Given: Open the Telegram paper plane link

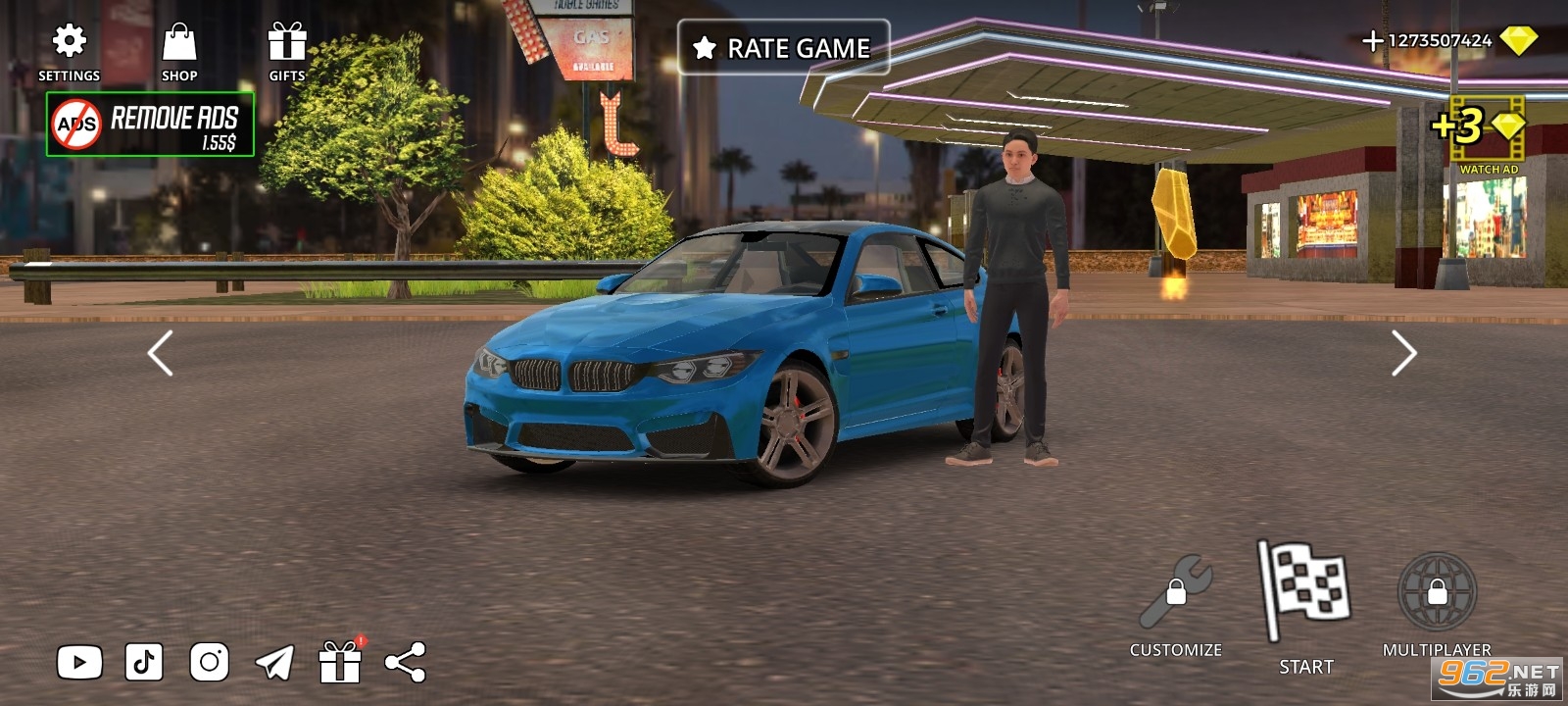Looking at the screenshot, I should coord(274,663).
